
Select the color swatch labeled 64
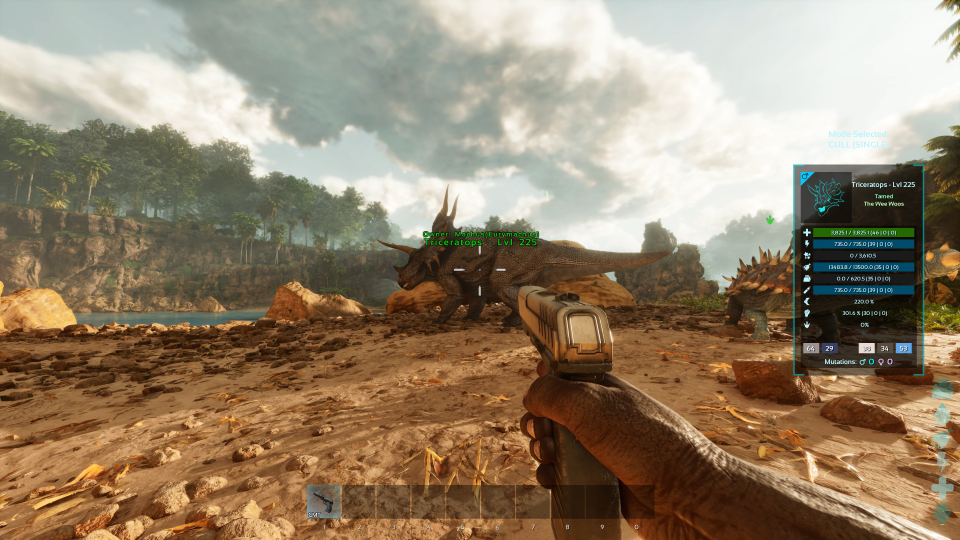811,348
